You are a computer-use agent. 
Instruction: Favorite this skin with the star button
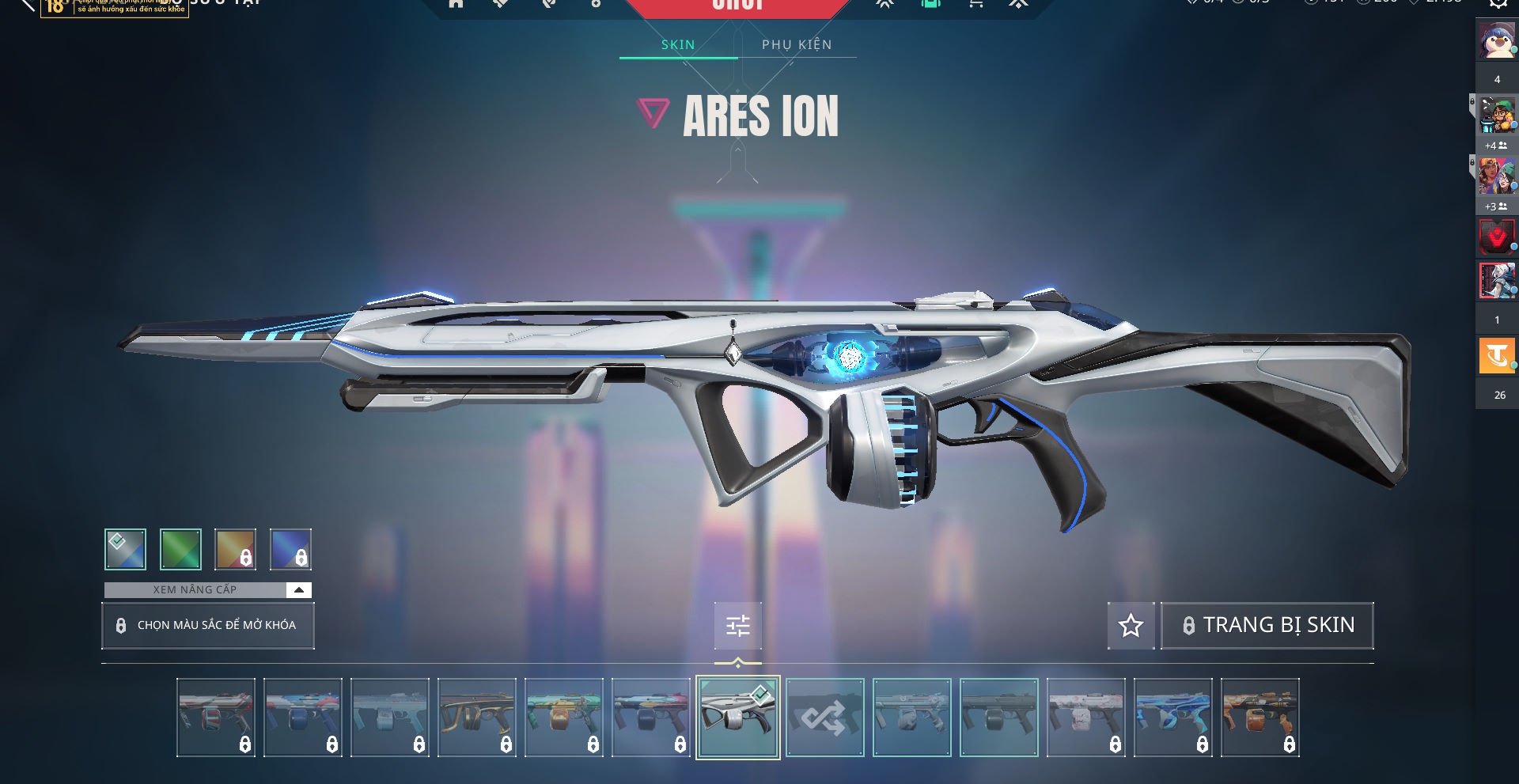click(1131, 625)
